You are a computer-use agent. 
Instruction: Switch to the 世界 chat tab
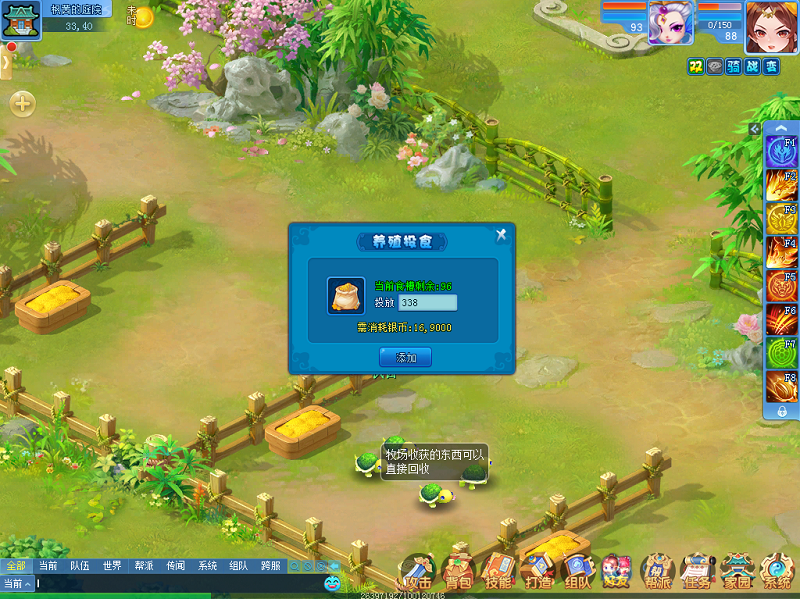[111, 566]
